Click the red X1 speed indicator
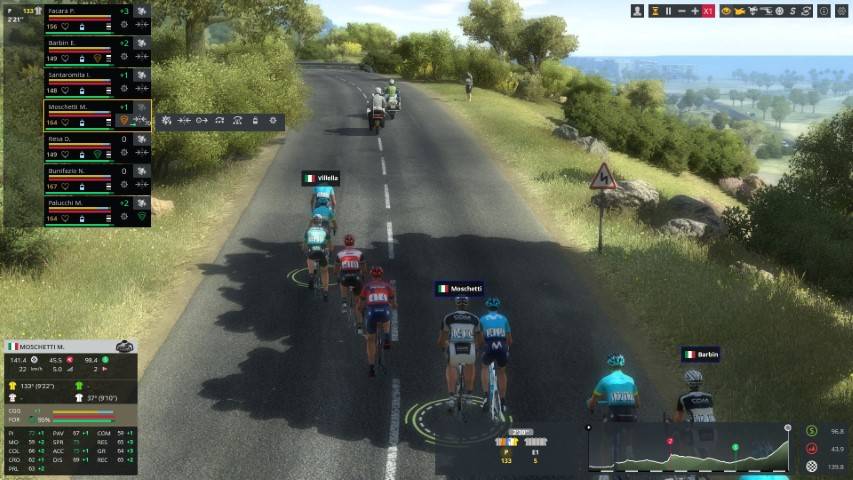853x480 pixels. click(708, 11)
